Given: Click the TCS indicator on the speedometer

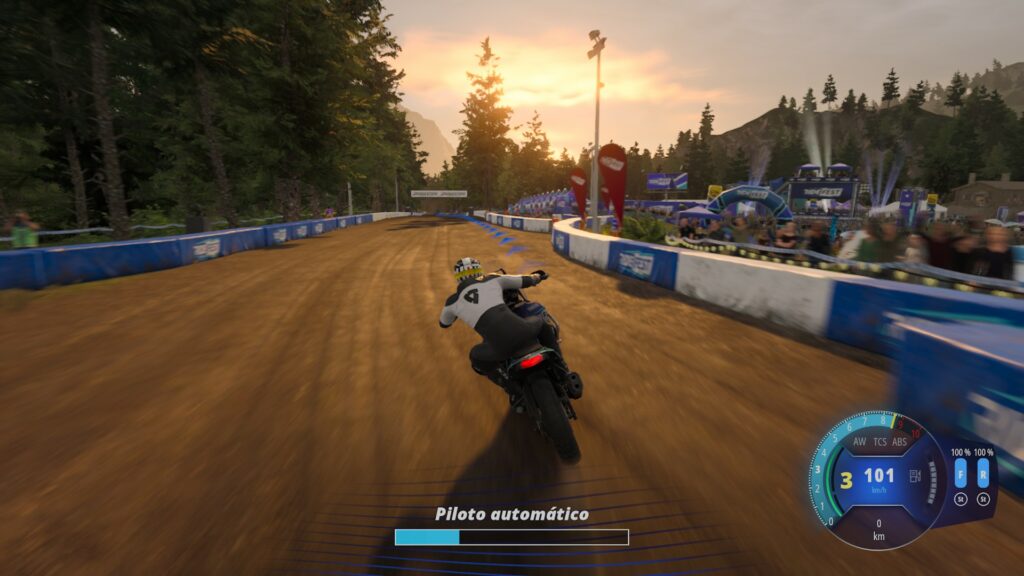Looking at the screenshot, I should (x=880, y=442).
